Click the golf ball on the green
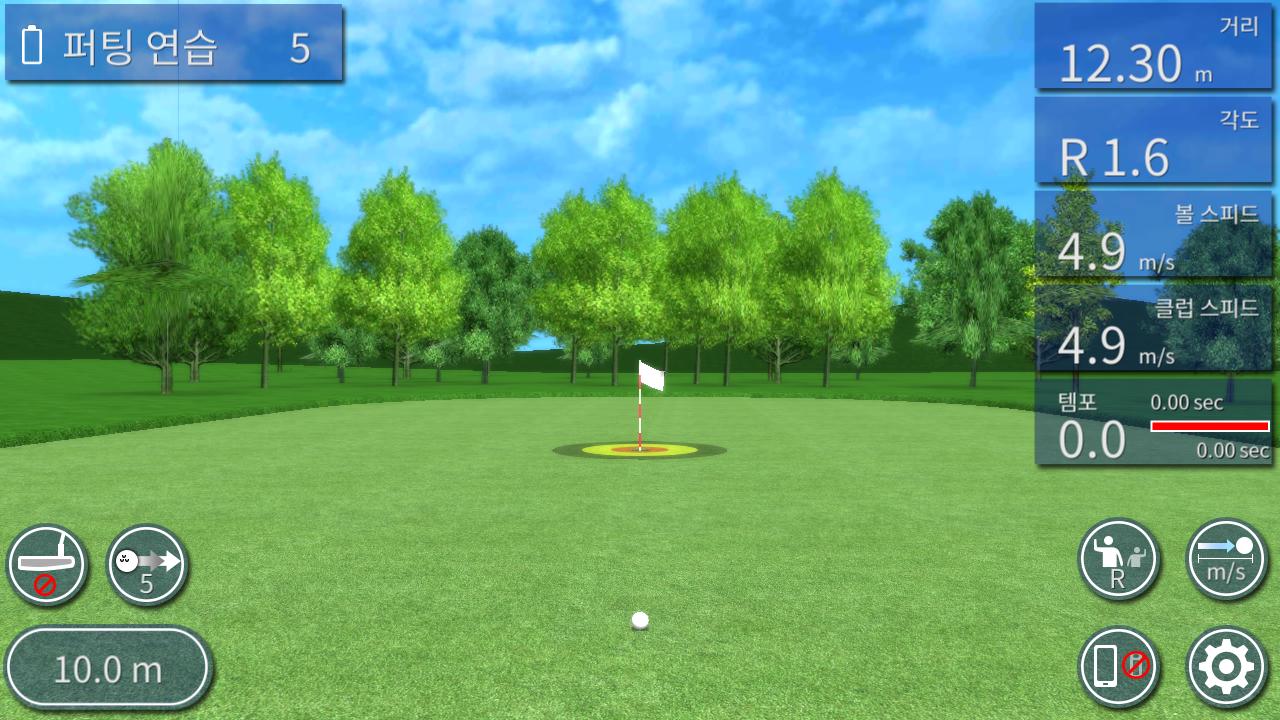Viewport: 1280px width, 720px height. [x=639, y=620]
